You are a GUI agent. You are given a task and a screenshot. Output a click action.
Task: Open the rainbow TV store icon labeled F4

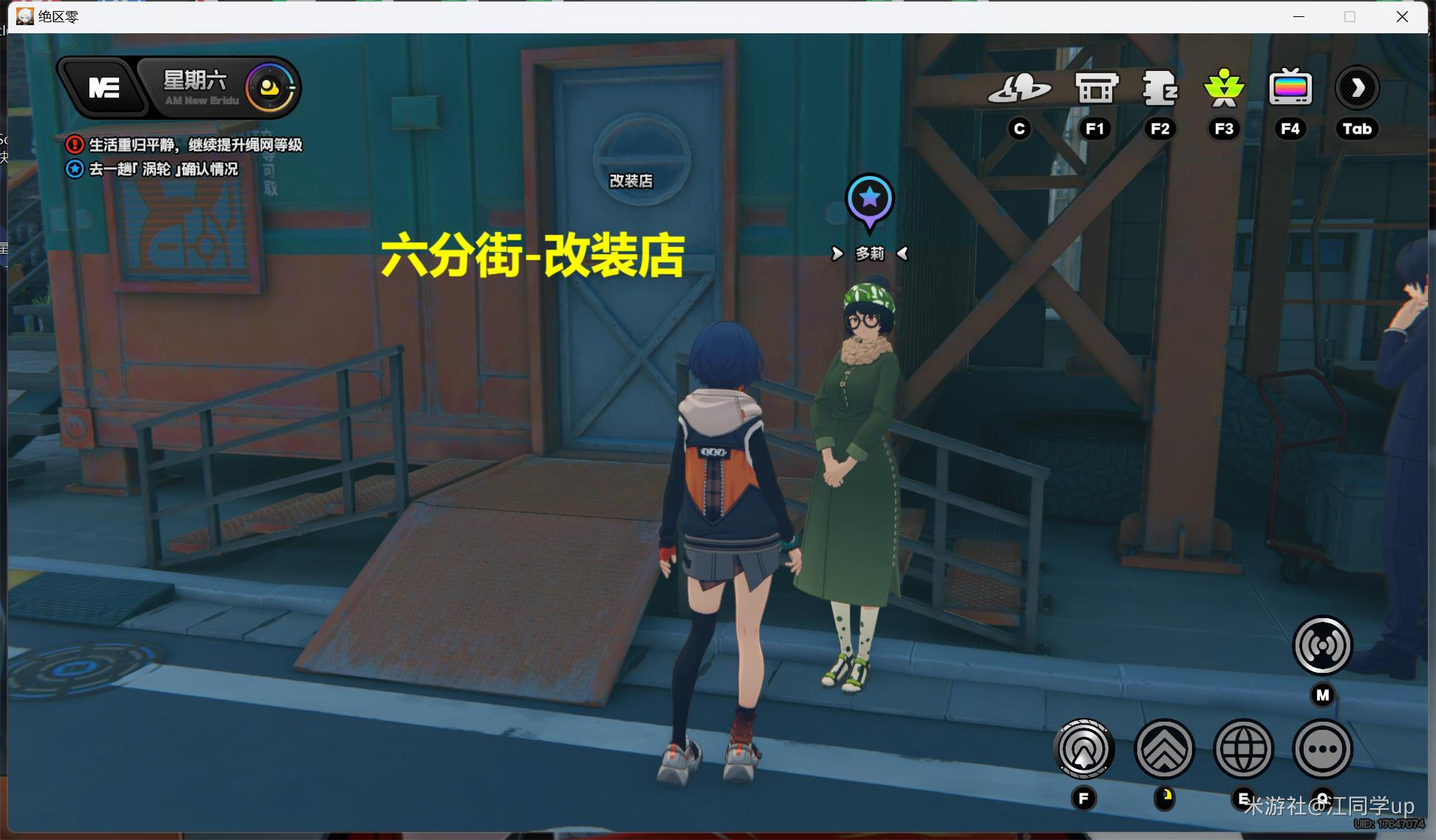(x=1290, y=87)
